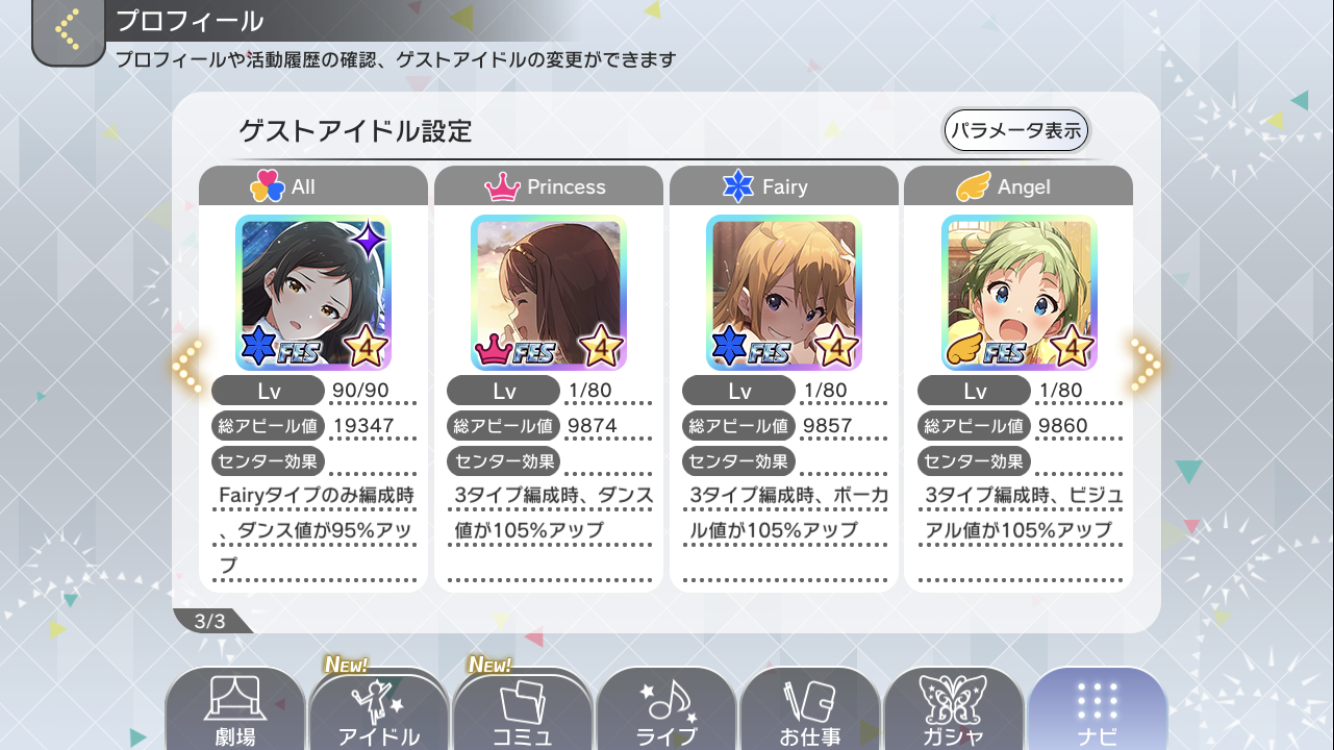Visit the ガシャ gacha menu
The height and width of the screenshot is (750, 1334).
pos(953,712)
